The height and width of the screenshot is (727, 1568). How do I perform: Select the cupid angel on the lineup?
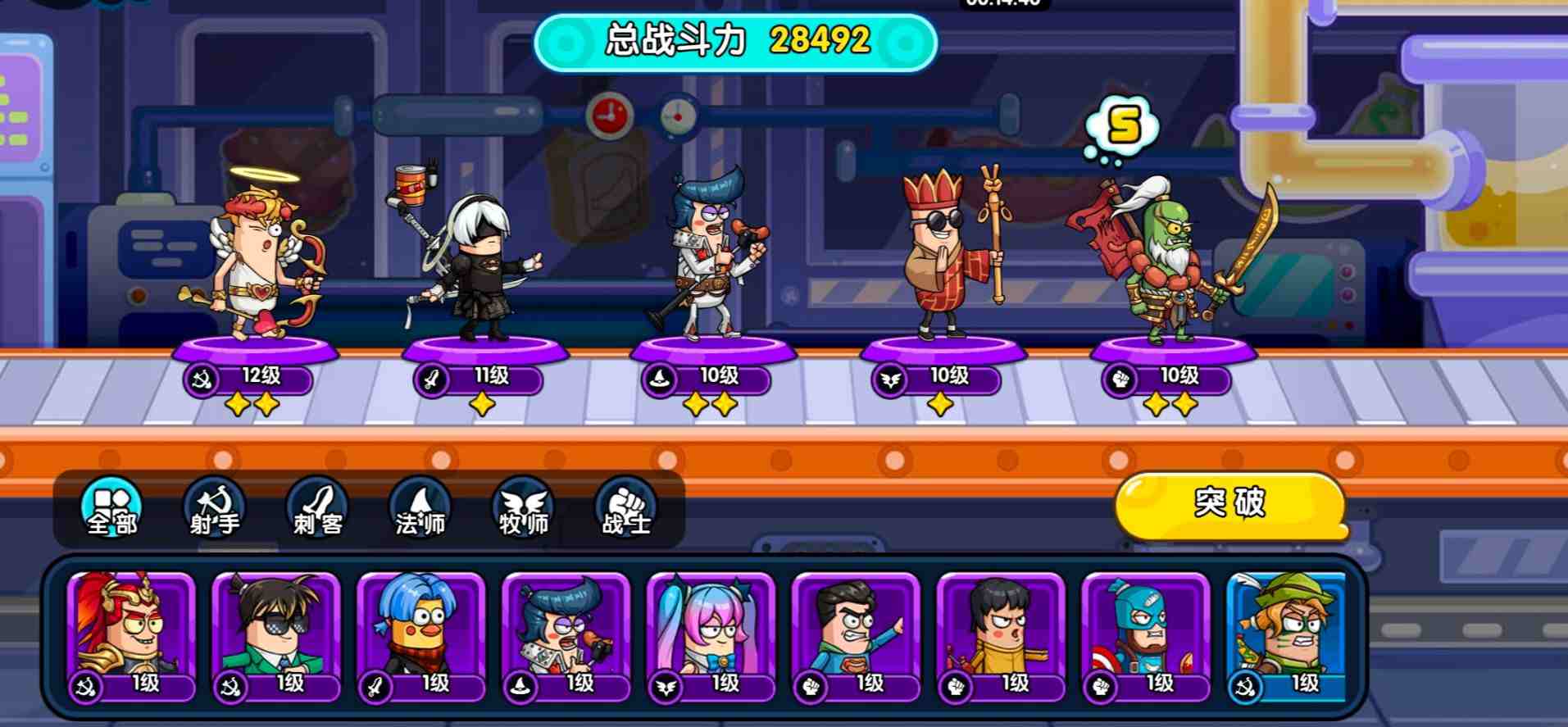coord(256,262)
